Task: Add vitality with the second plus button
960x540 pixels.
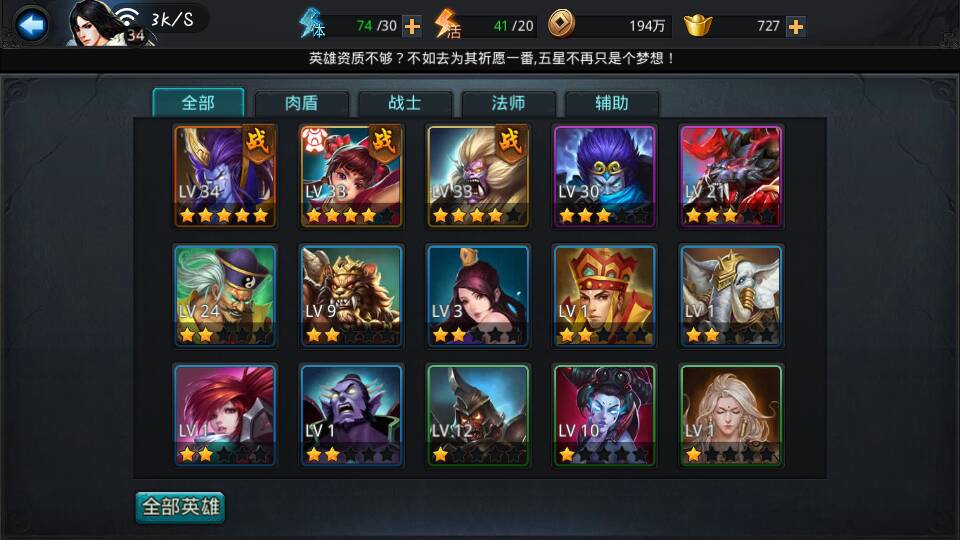Action: click(x=551, y=26)
